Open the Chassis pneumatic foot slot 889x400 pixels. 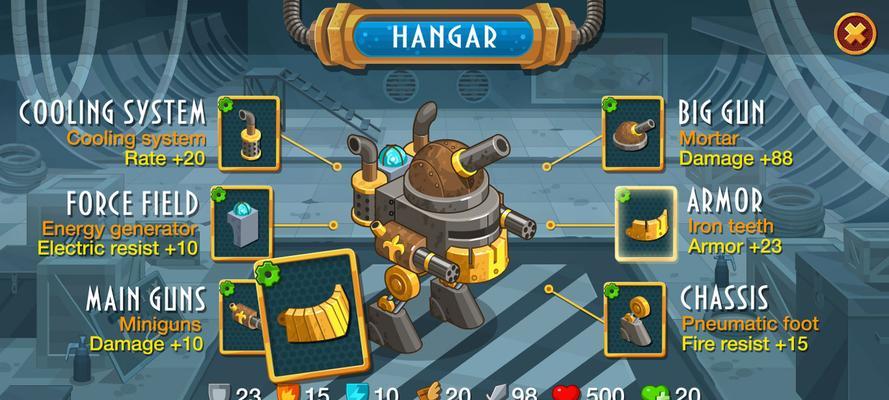[x=634, y=319]
